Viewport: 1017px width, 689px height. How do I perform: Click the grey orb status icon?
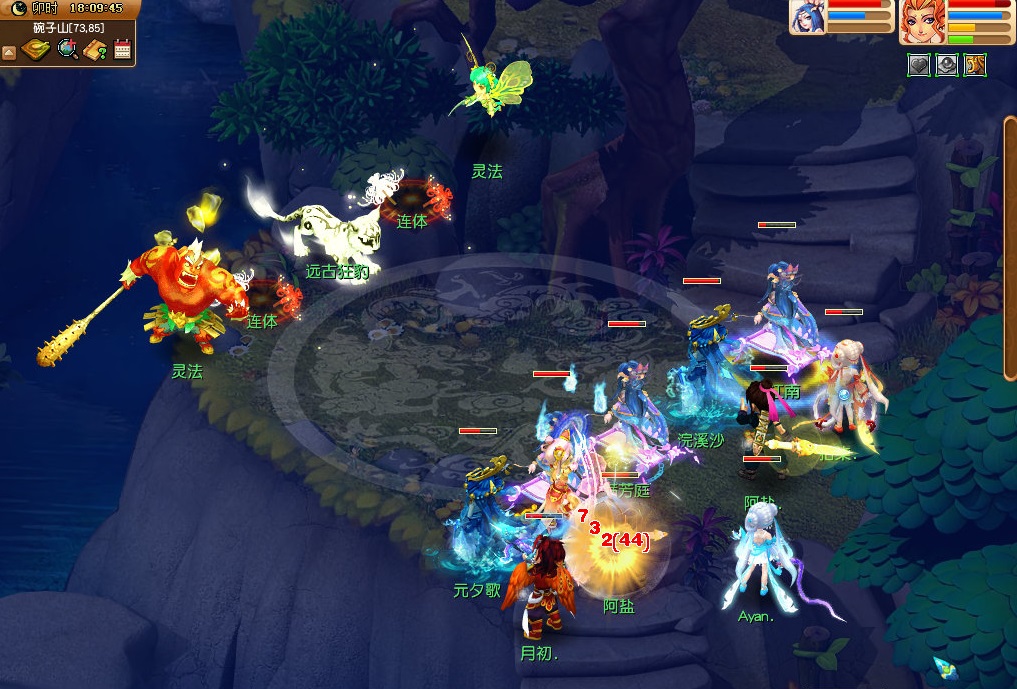point(947,66)
